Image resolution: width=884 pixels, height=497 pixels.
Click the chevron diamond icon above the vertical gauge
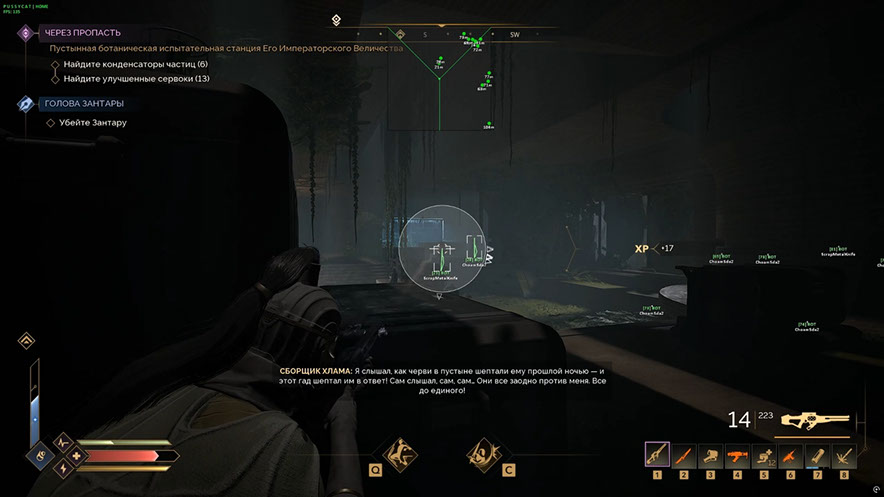pyautogui.click(x=26, y=341)
